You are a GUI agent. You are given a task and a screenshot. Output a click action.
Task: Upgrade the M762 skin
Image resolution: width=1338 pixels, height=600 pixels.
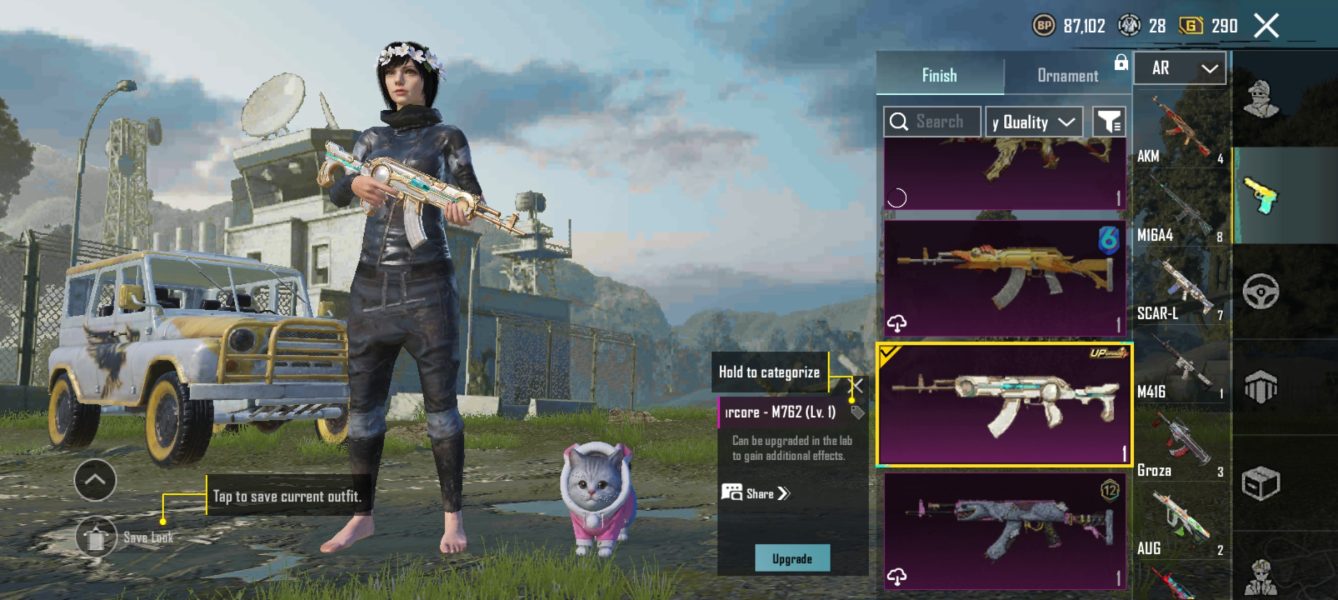tap(792, 558)
